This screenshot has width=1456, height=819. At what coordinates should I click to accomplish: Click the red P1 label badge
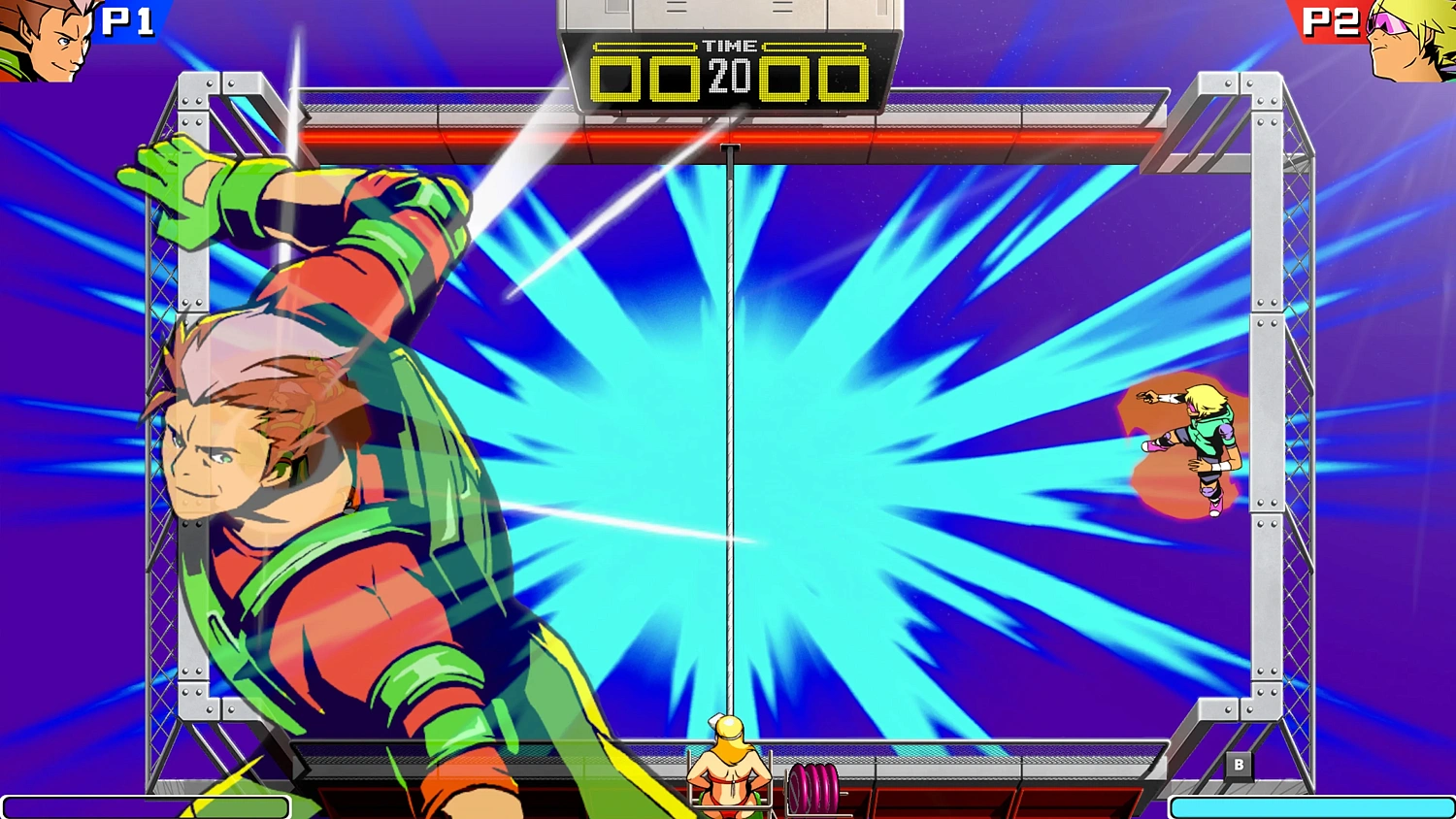[x=129, y=21]
